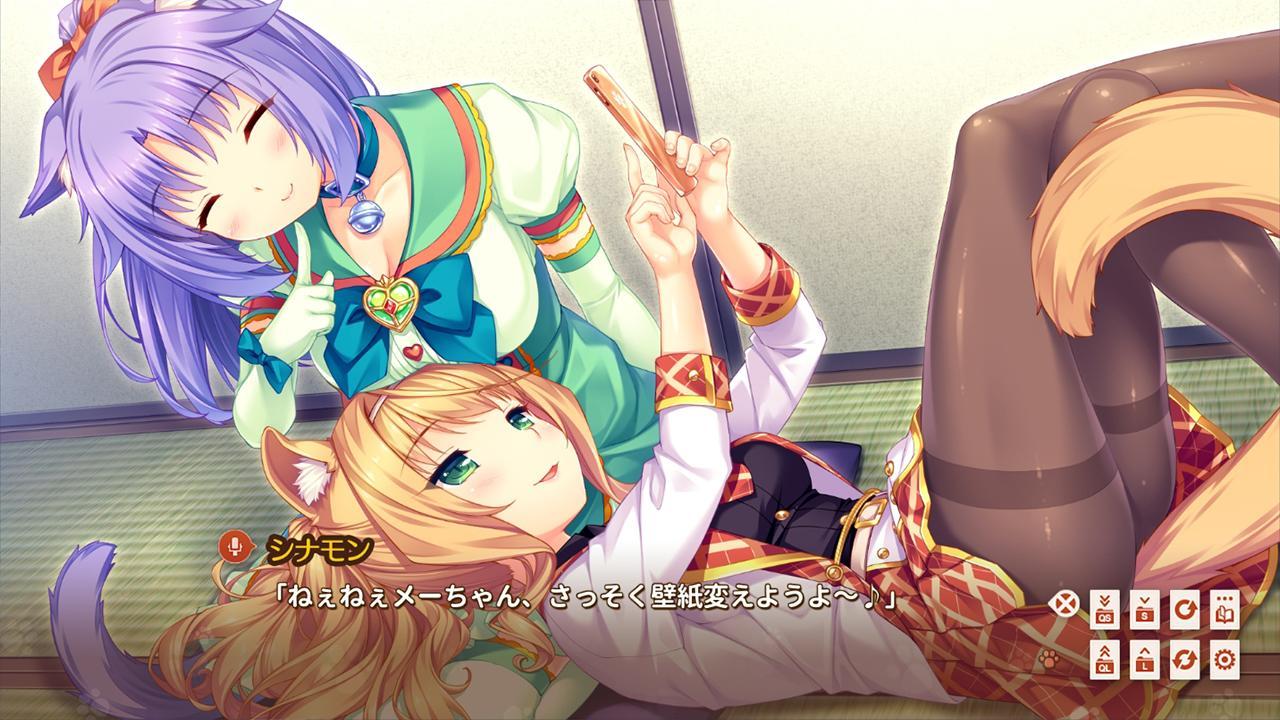Activate skip mode with the double arrows
The image size is (1280, 720).
click(1184, 661)
